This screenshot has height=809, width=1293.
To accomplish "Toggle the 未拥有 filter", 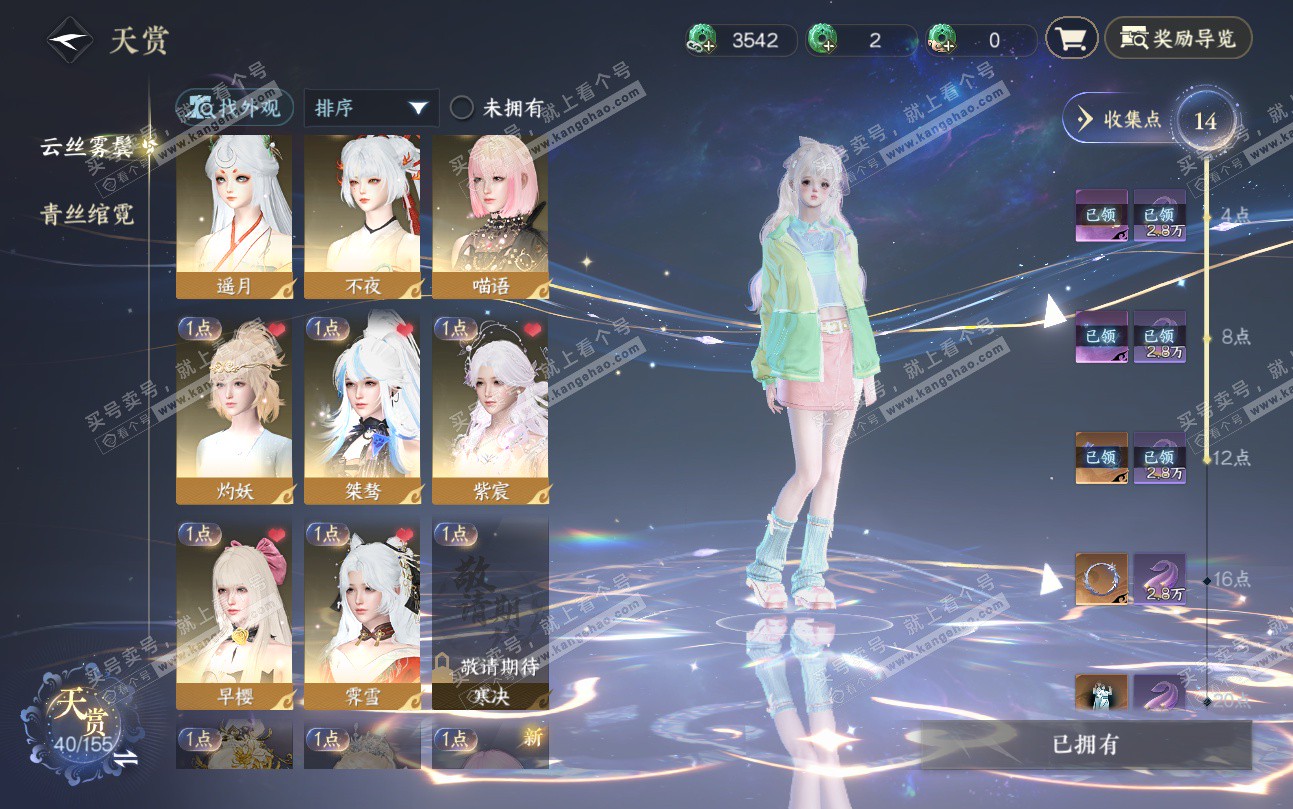I will [462, 108].
